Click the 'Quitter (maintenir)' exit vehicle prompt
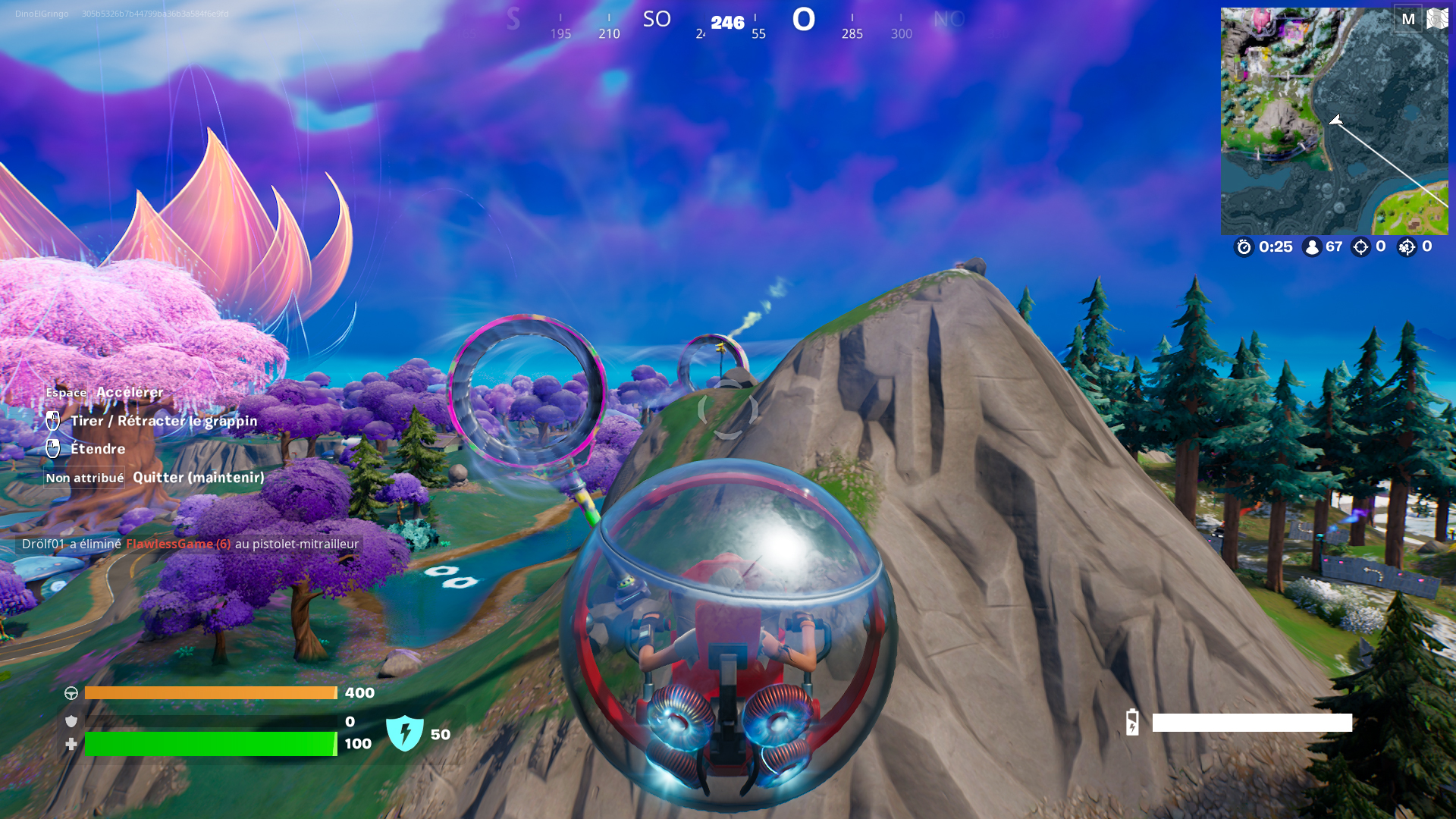 [198, 478]
